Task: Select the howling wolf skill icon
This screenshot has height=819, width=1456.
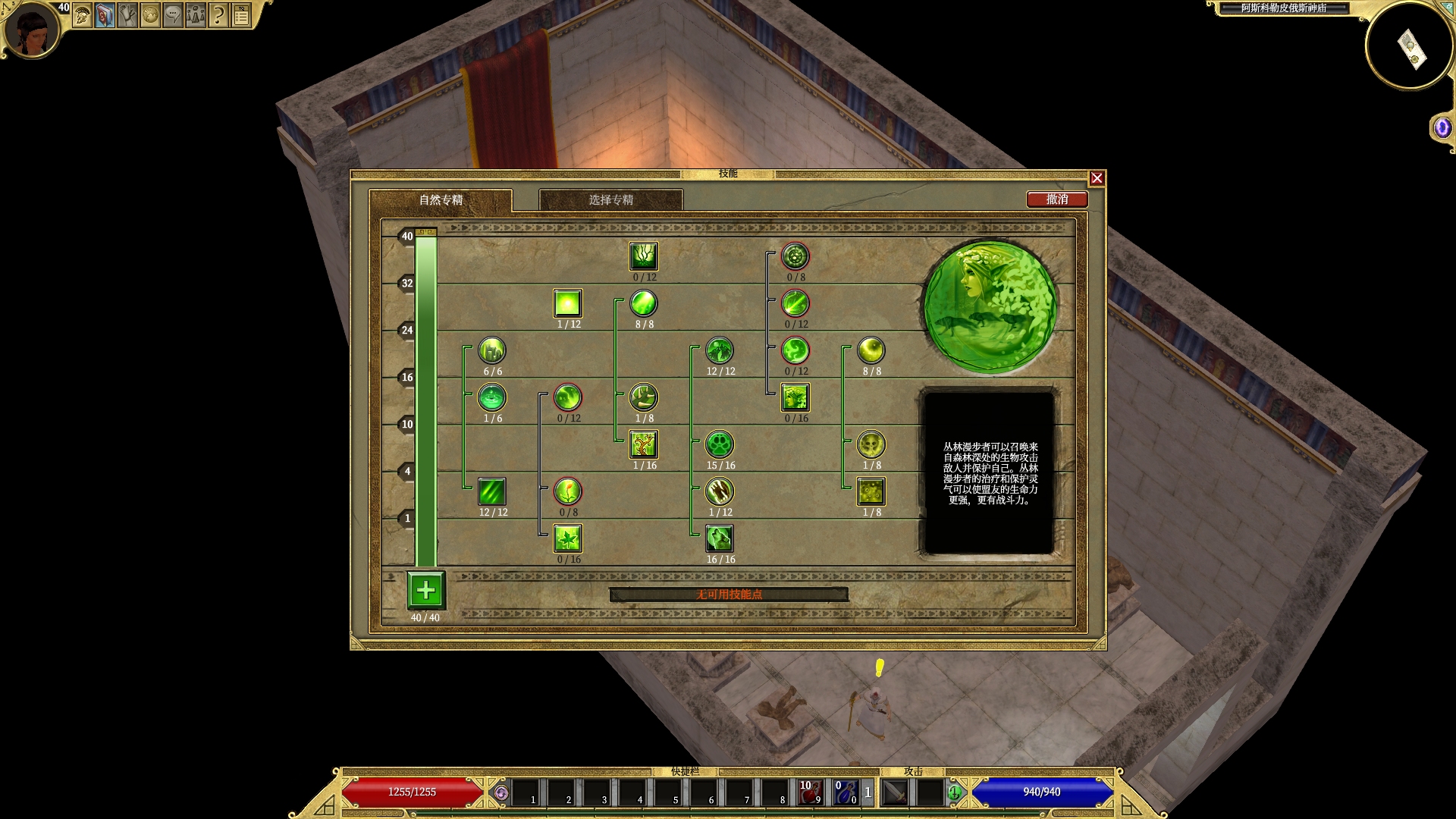Action: coord(720,538)
